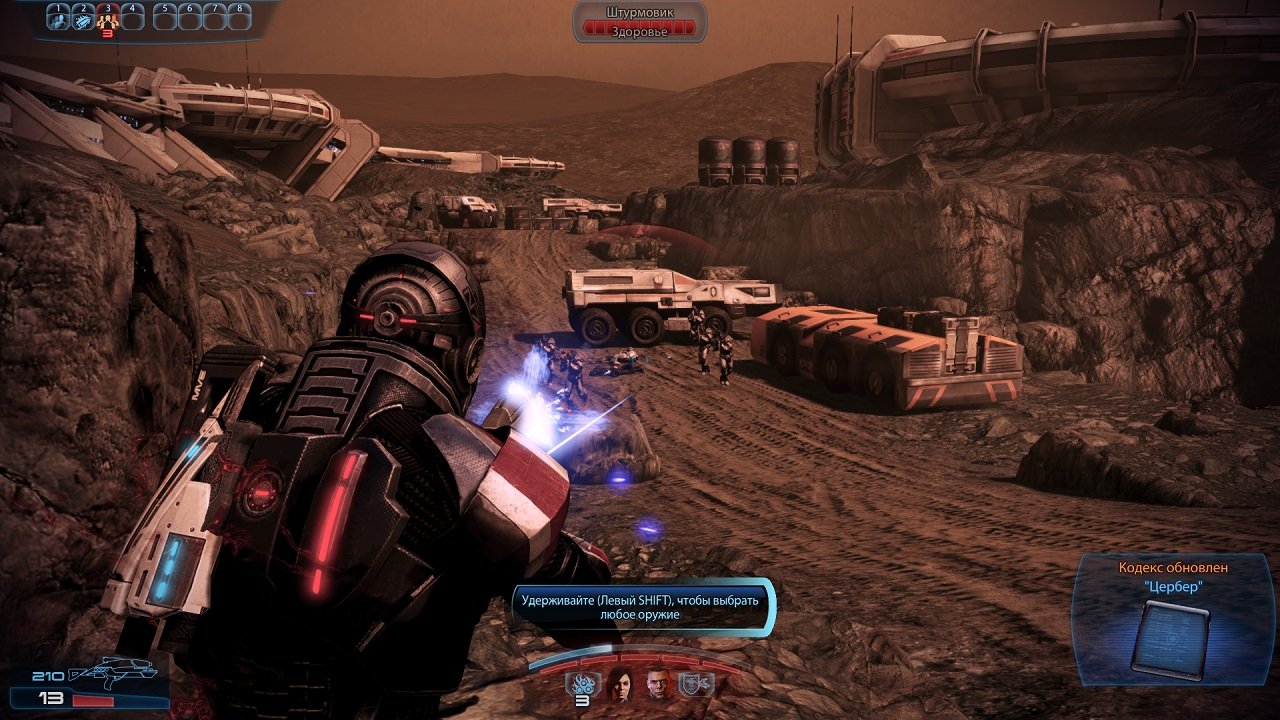Select the female squadmate portrait
This screenshot has width=1280, height=720.
tap(620, 684)
